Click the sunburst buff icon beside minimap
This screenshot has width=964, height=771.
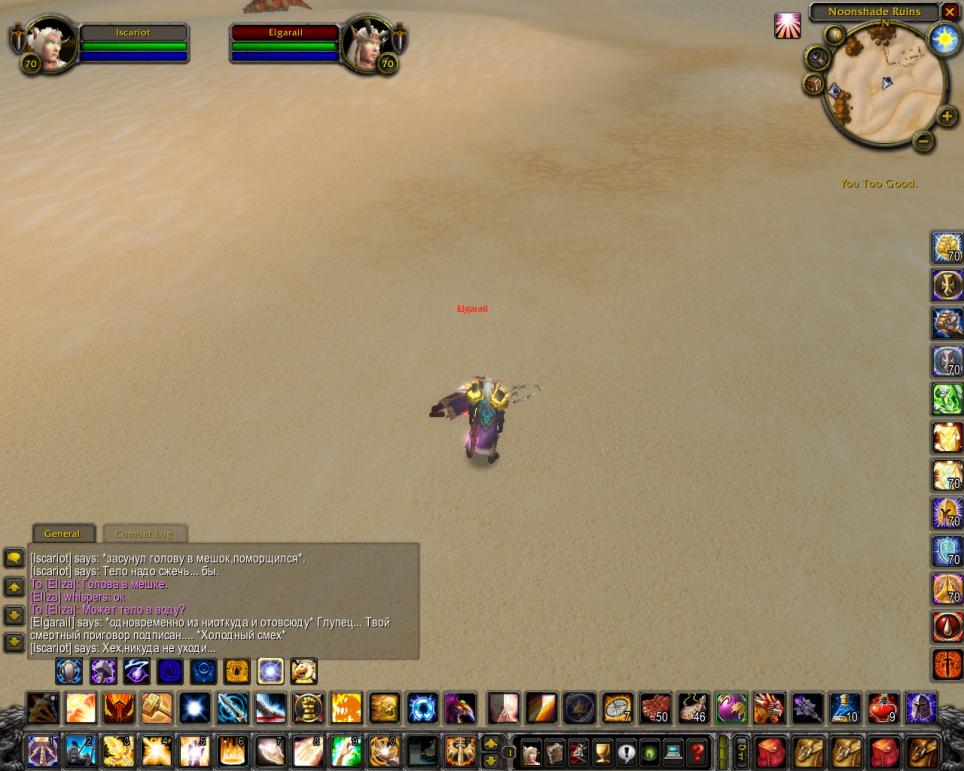coord(787,25)
